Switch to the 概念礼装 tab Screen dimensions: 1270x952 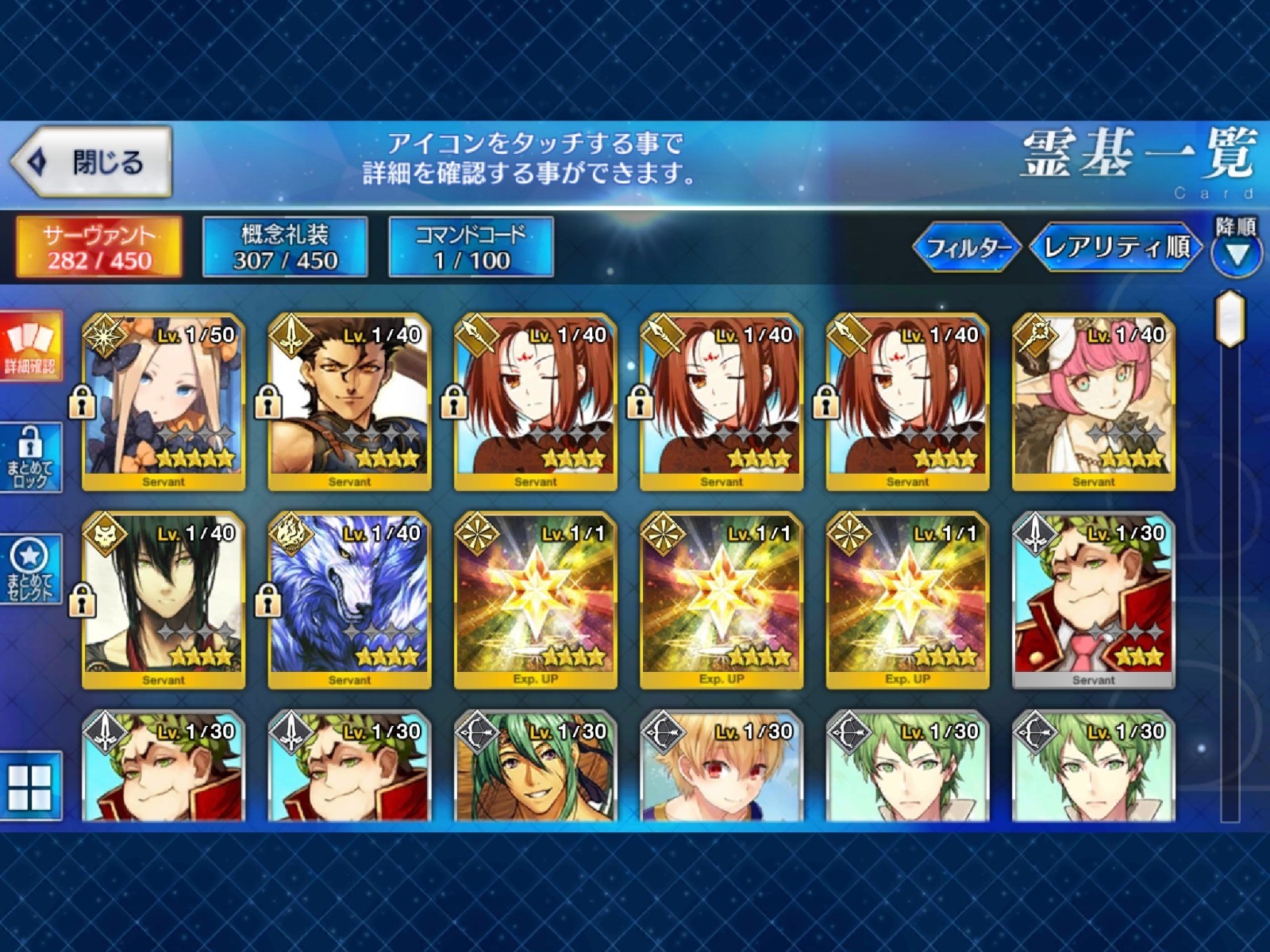tap(286, 248)
